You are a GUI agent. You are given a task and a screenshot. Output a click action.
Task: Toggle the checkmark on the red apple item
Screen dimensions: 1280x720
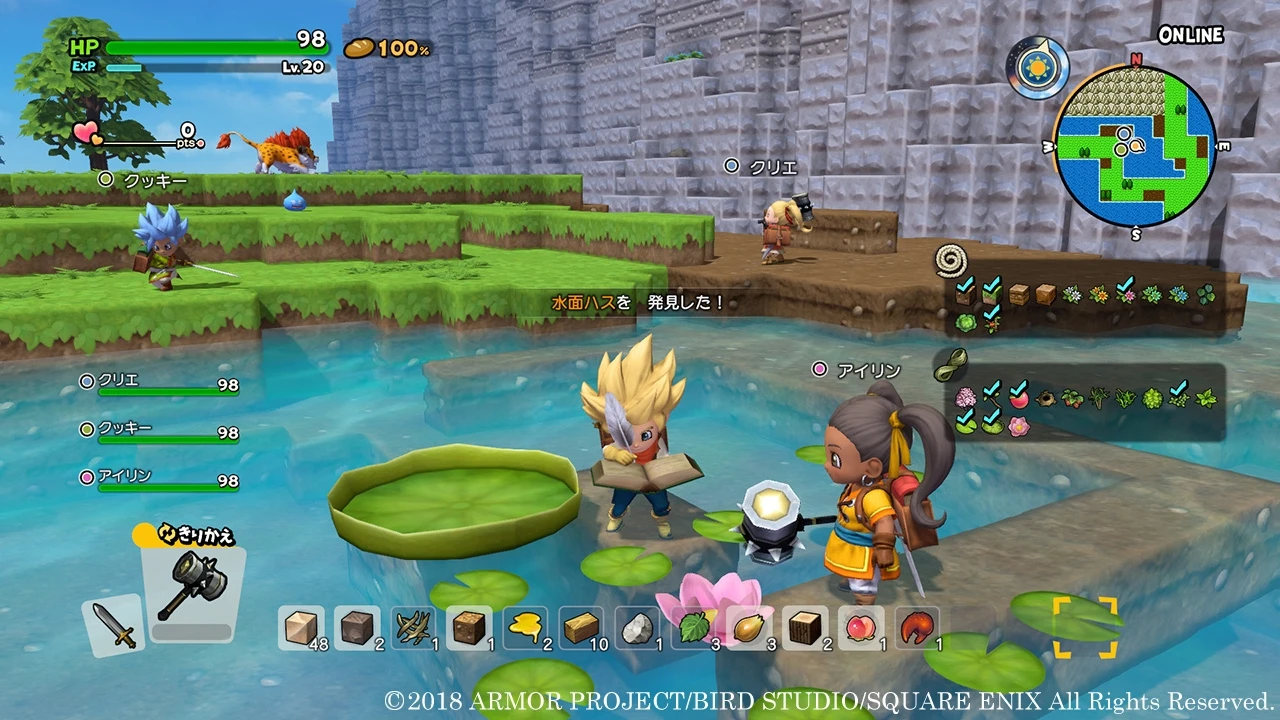pyautogui.click(x=1019, y=397)
